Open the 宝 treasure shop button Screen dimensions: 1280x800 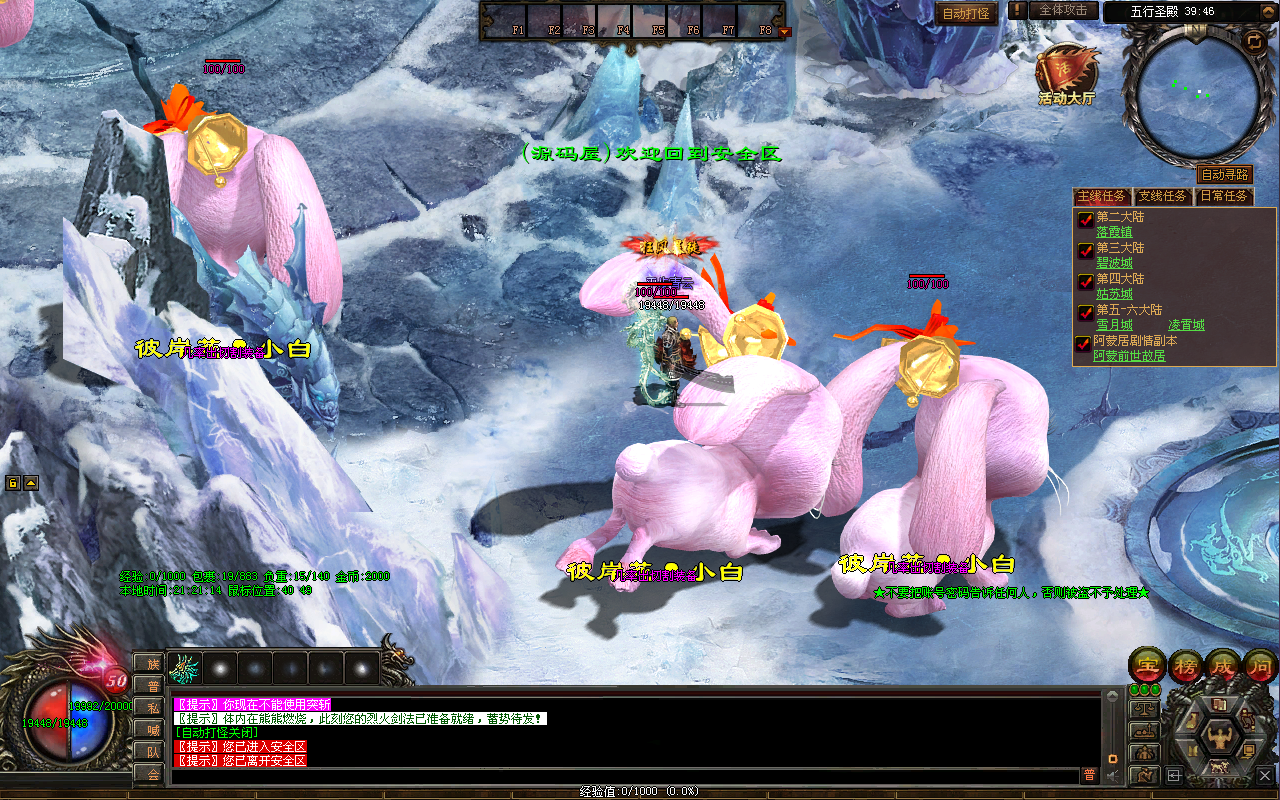click(x=1145, y=664)
